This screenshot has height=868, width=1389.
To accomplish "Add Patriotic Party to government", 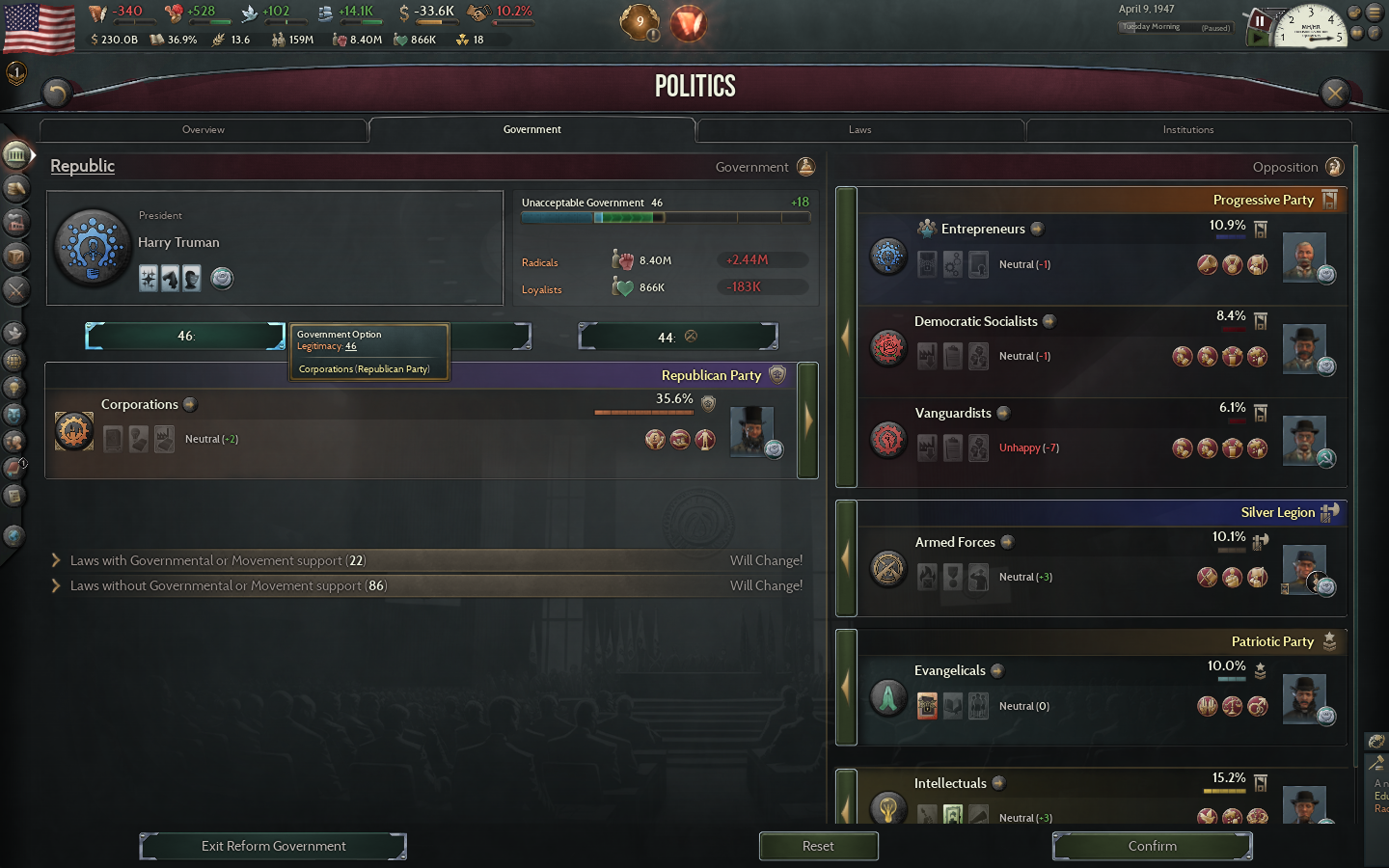I will [846, 687].
